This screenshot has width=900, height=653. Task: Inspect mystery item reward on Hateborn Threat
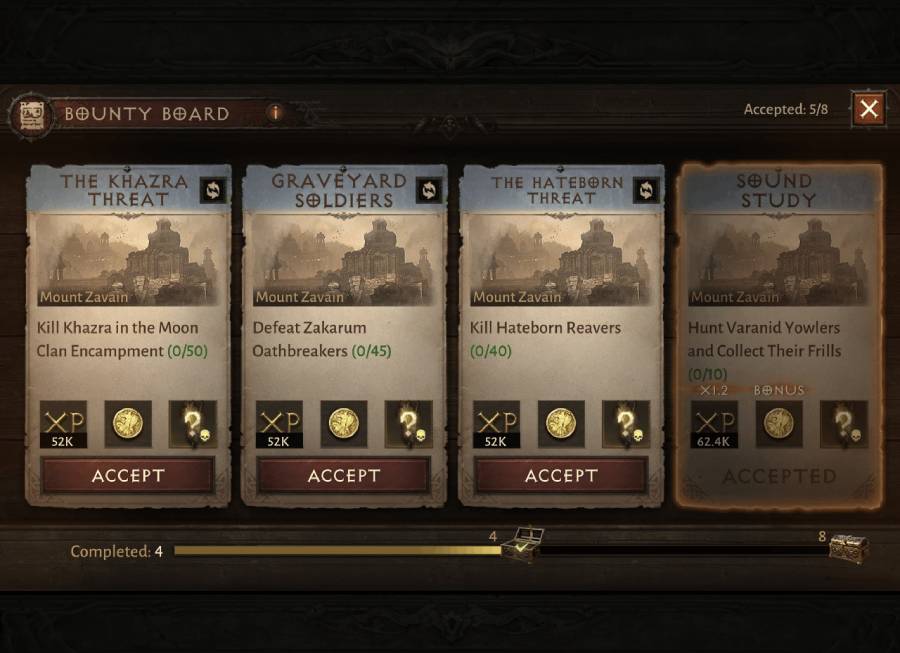625,424
